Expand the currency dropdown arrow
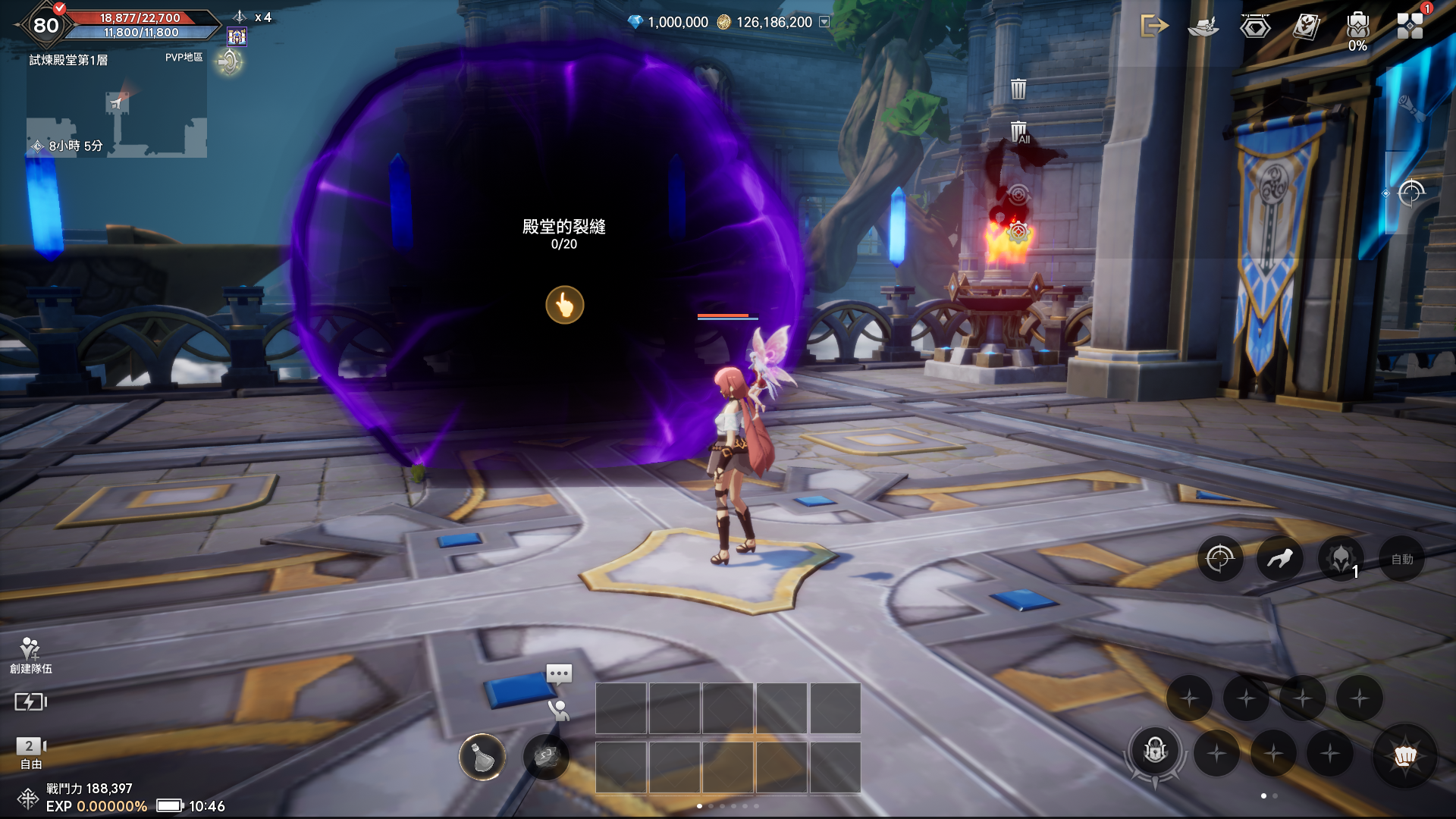The width and height of the screenshot is (1456, 819). [824, 22]
